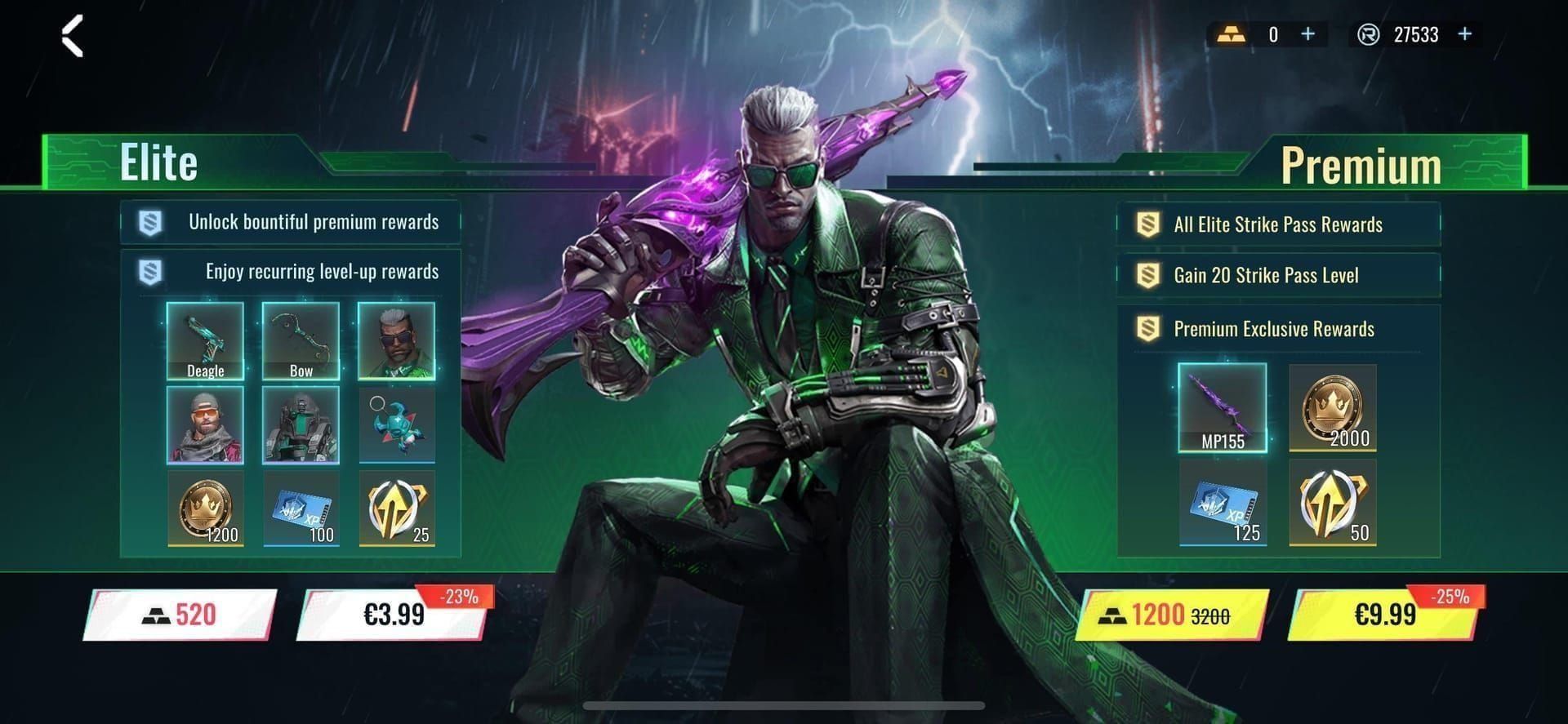Tap the 125 XP card Premium reward
The image size is (1568, 724).
click(x=1223, y=502)
